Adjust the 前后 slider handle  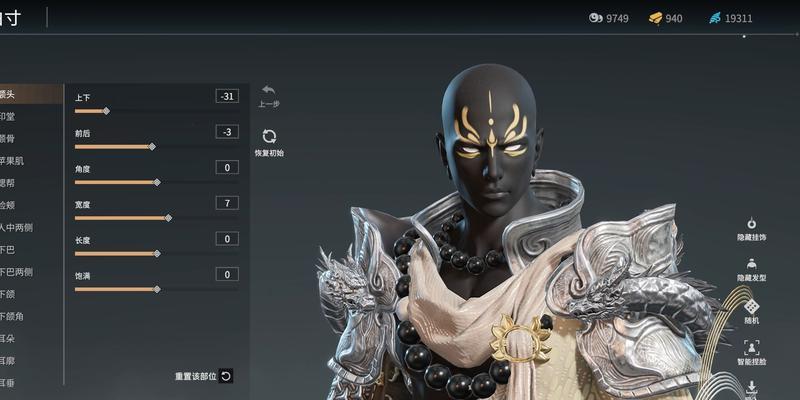tap(152, 146)
